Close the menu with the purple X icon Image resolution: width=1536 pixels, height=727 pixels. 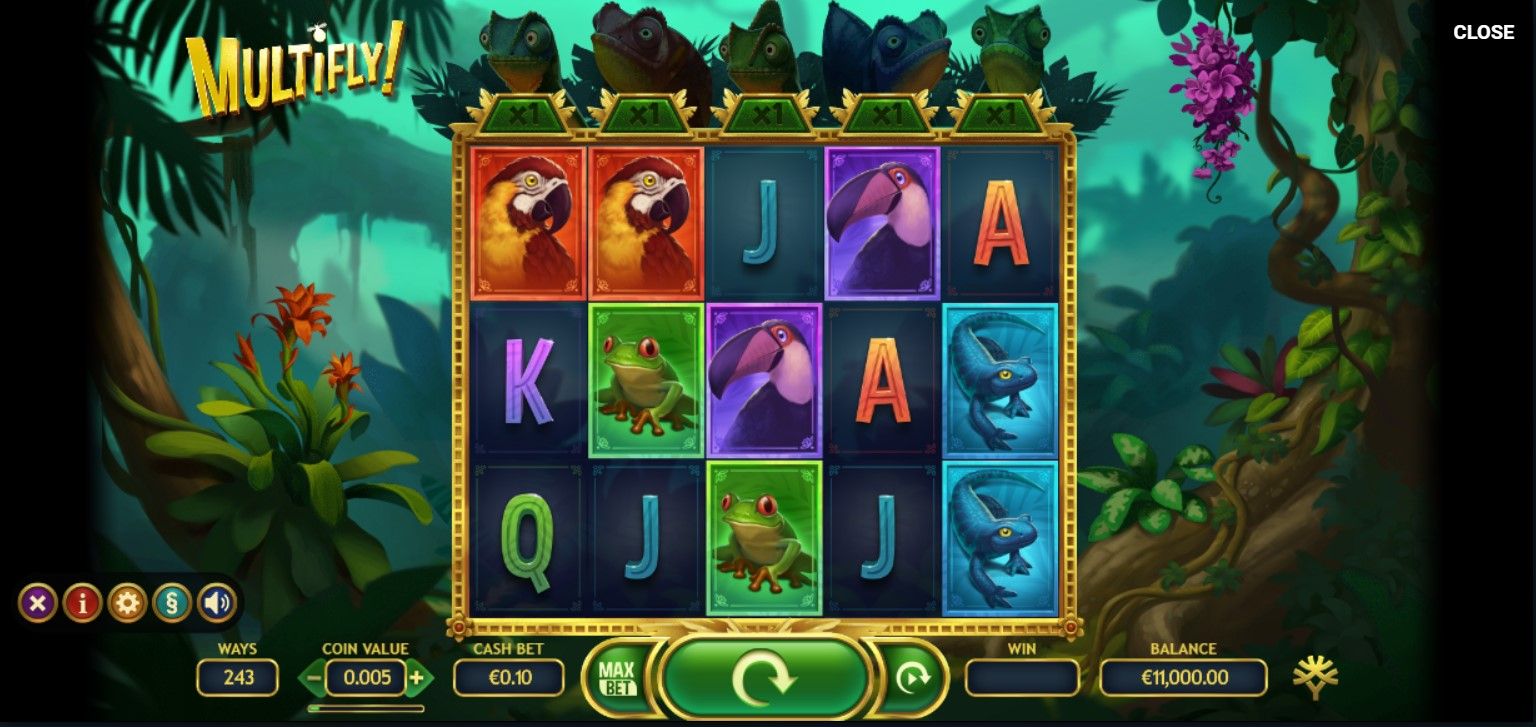click(38, 603)
